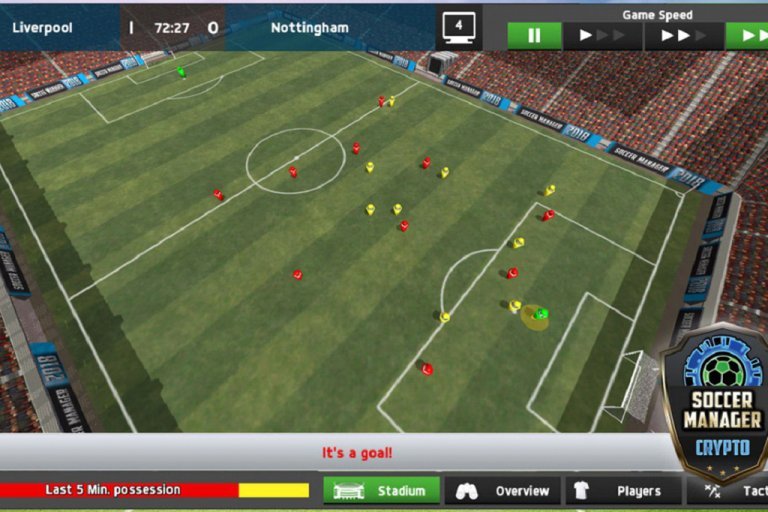Pause the match with the pause button
This screenshot has height=512, width=768.
click(x=534, y=36)
